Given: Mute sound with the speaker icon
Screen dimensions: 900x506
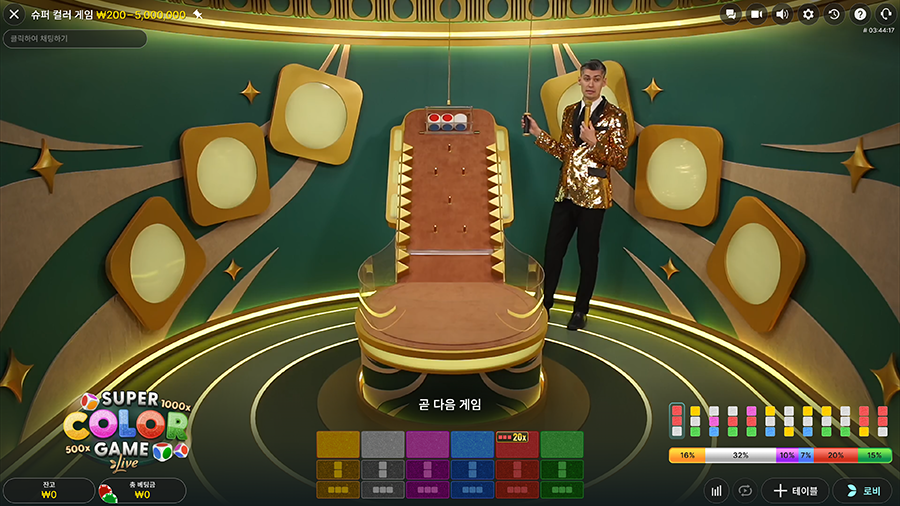Looking at the screenshot, I should tap(782, 15).
